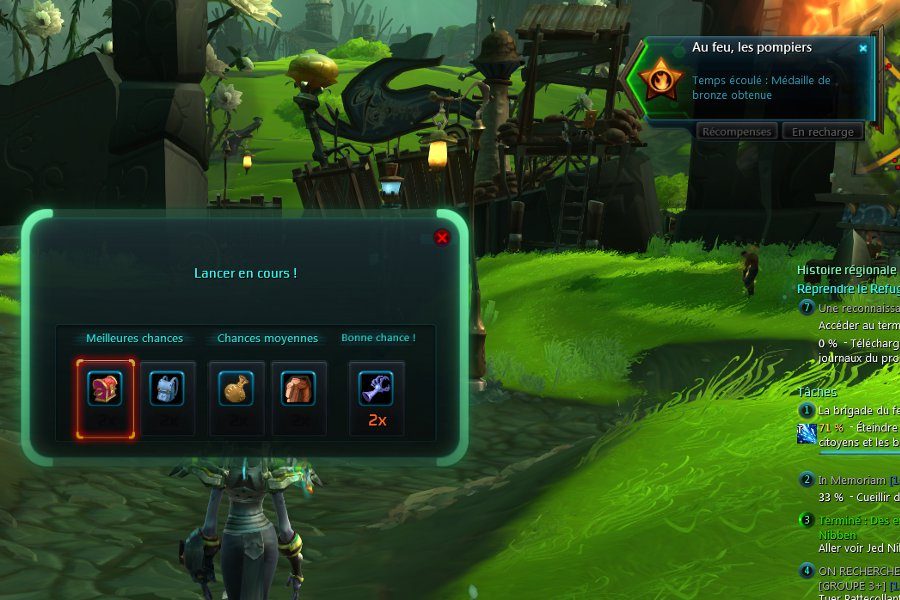
Task: Open the Reprendre le Refuge regional story
Action: tap(848, 289)
